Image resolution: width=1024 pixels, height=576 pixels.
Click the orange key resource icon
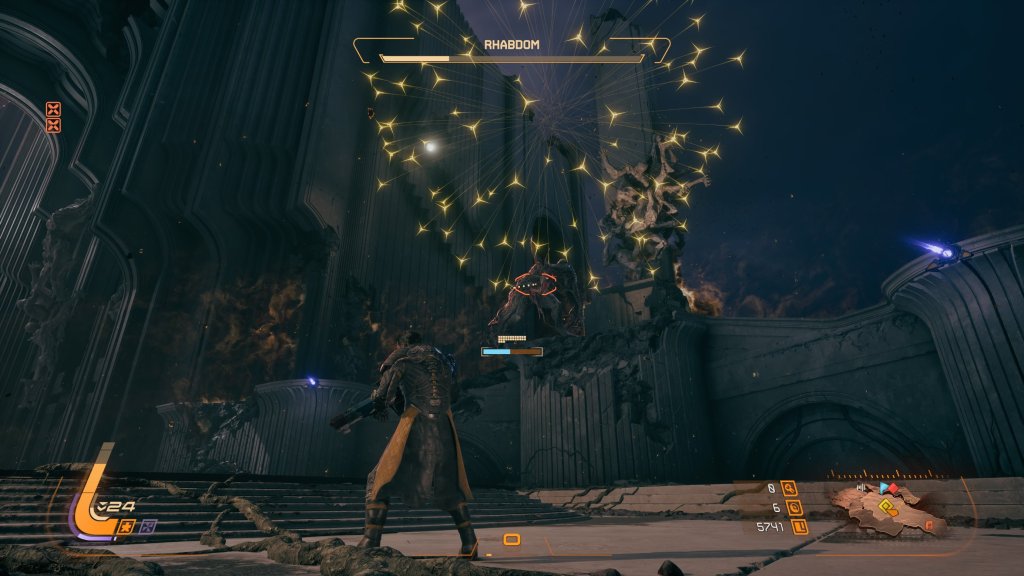coord(790,489)
